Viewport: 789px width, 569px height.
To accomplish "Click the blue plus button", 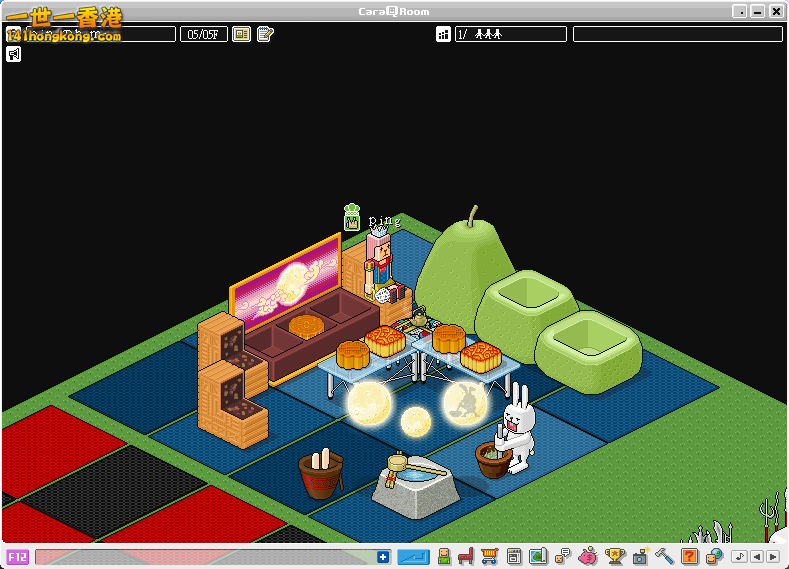I will click(x=383, y=557).
